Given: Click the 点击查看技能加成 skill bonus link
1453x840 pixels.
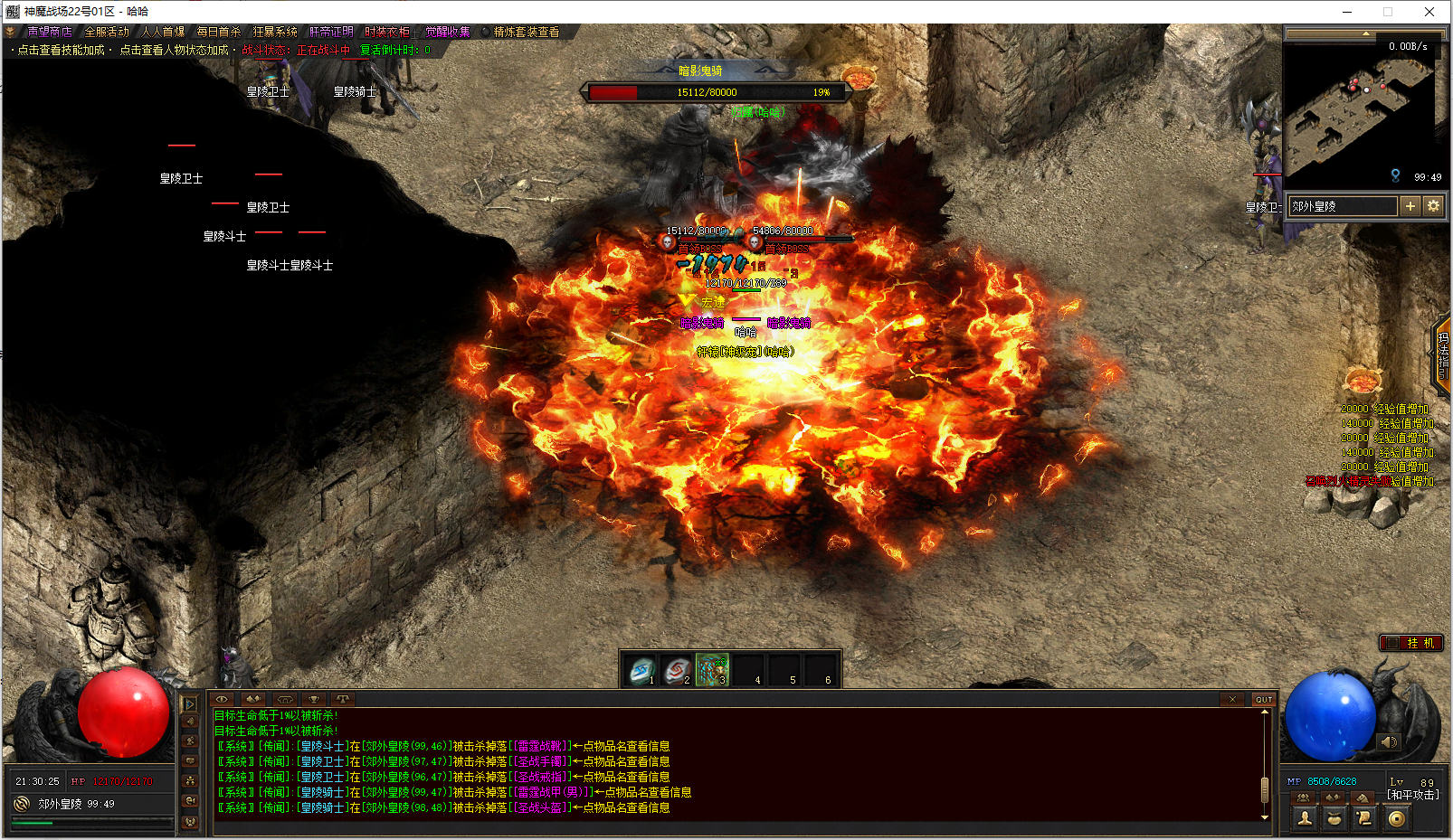Looking at the screenshot, I should pos(61,51).
